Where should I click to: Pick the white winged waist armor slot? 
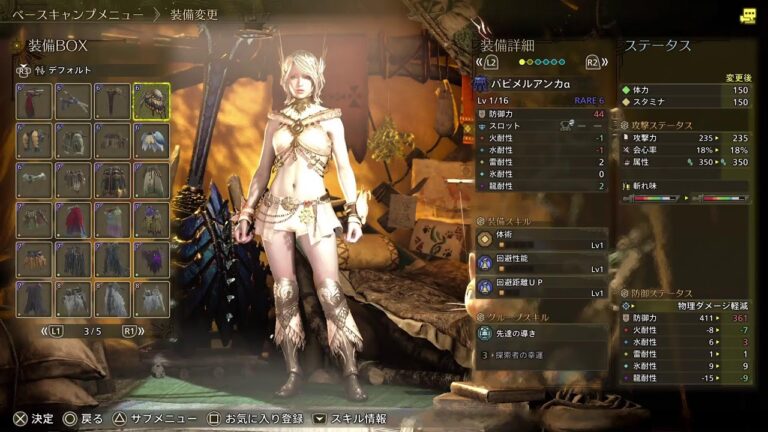(x=151, y=140)
